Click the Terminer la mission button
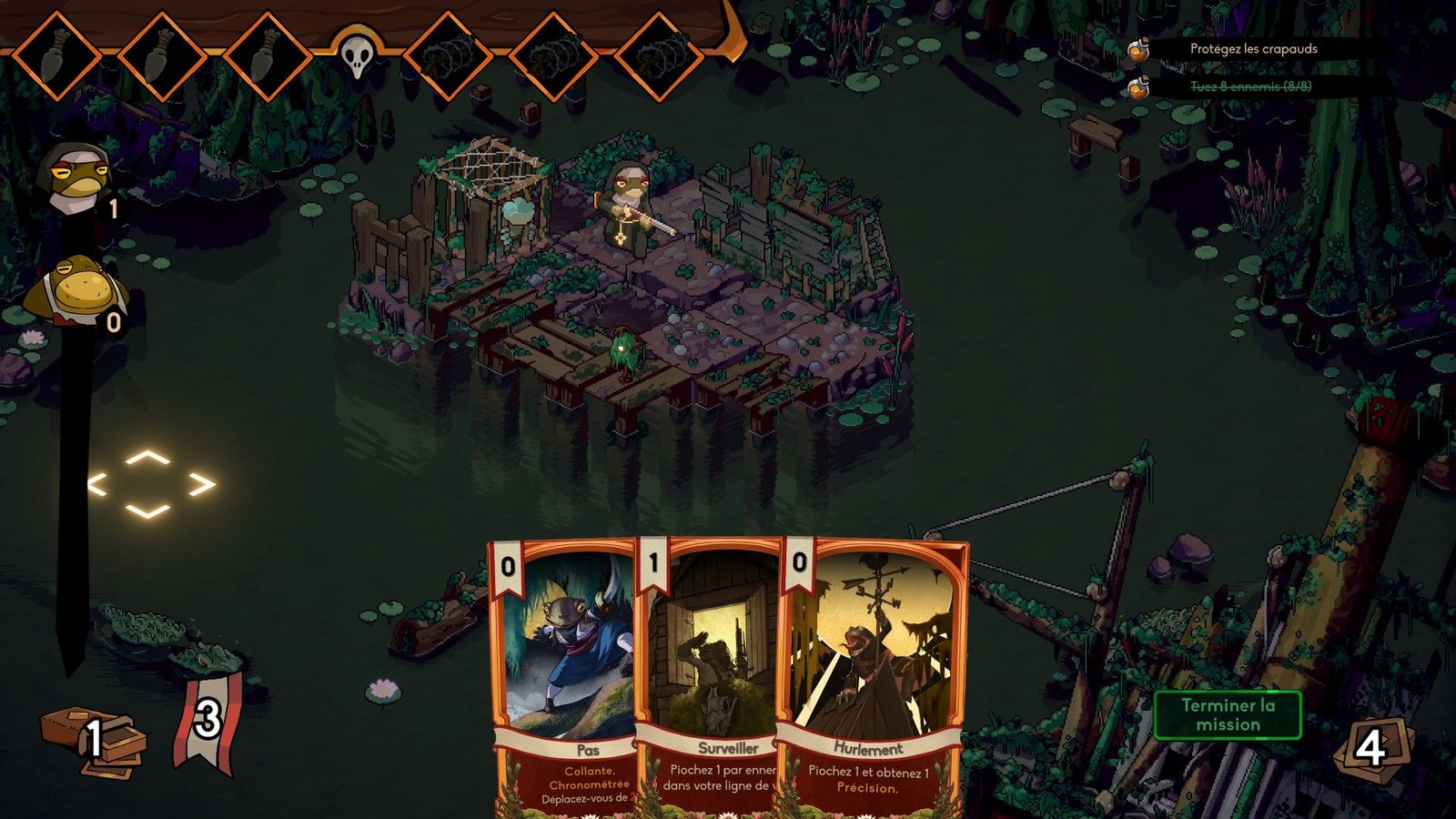This screenshot has width=1456, height=819. (1228, 714)
